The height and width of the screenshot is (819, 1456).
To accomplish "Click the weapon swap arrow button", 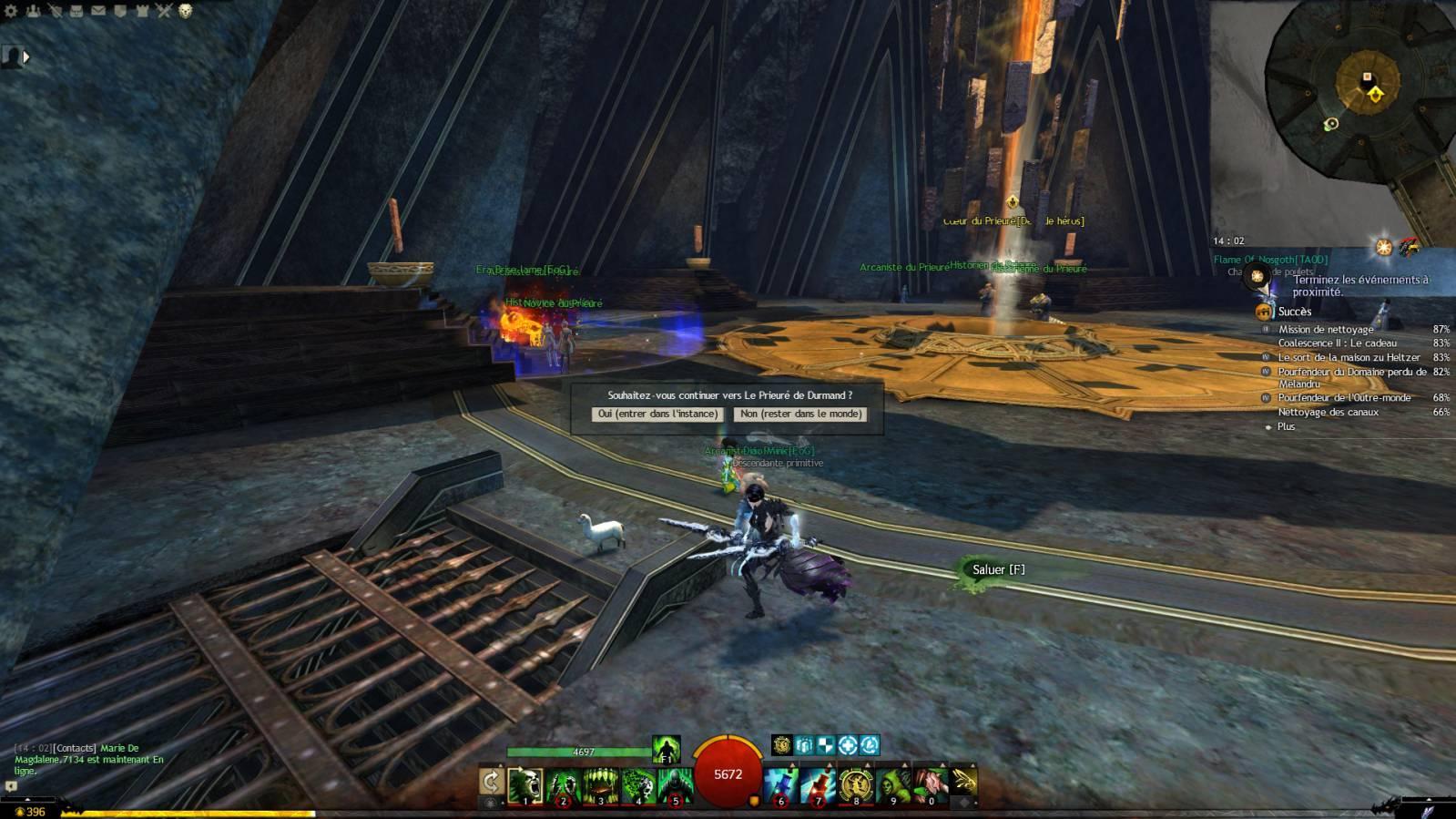I will tap(491, 782).
